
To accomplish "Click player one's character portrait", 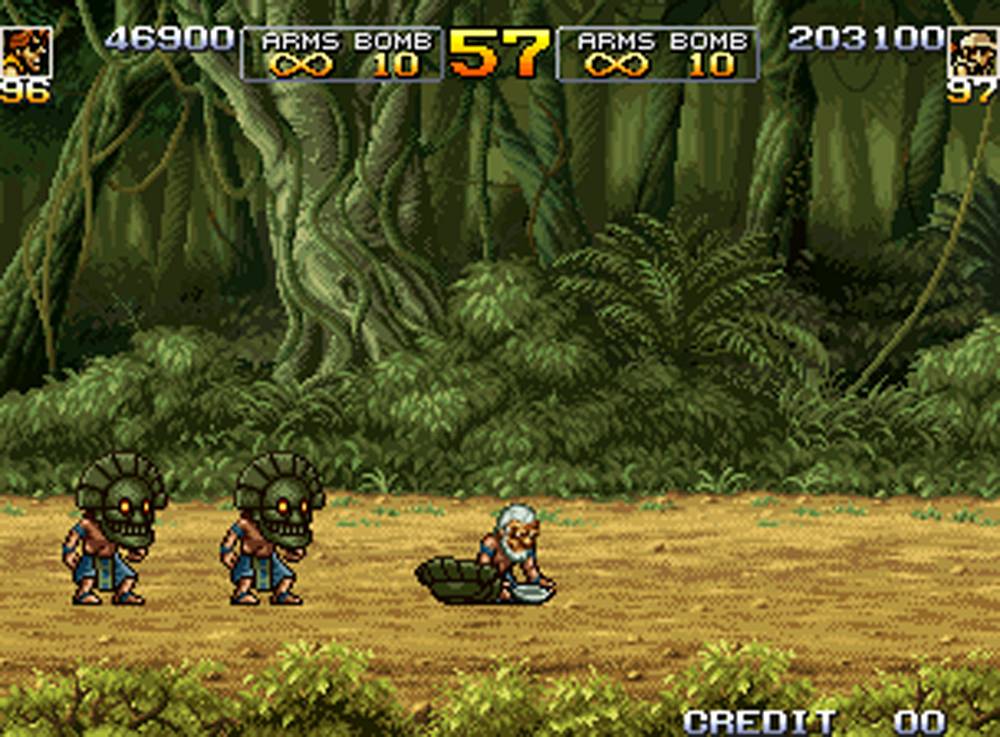I will [25, 52].
